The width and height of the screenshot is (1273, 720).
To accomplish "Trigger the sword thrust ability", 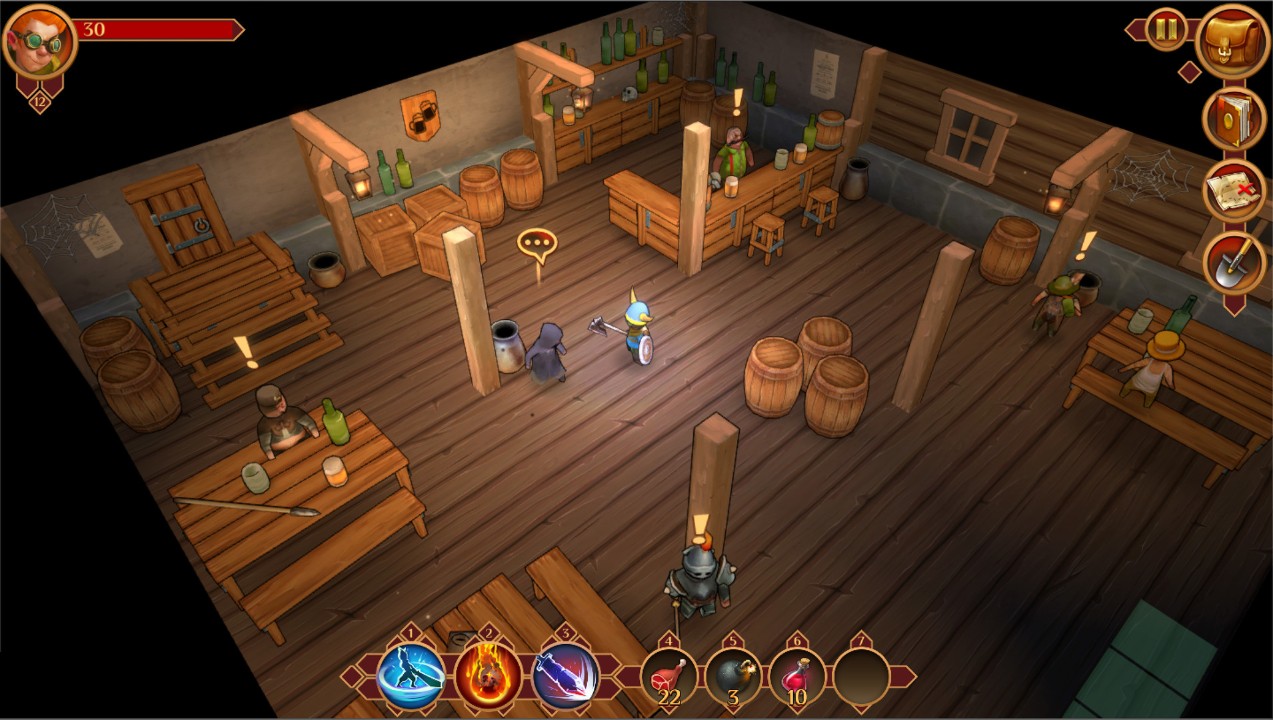I will 565,677.
